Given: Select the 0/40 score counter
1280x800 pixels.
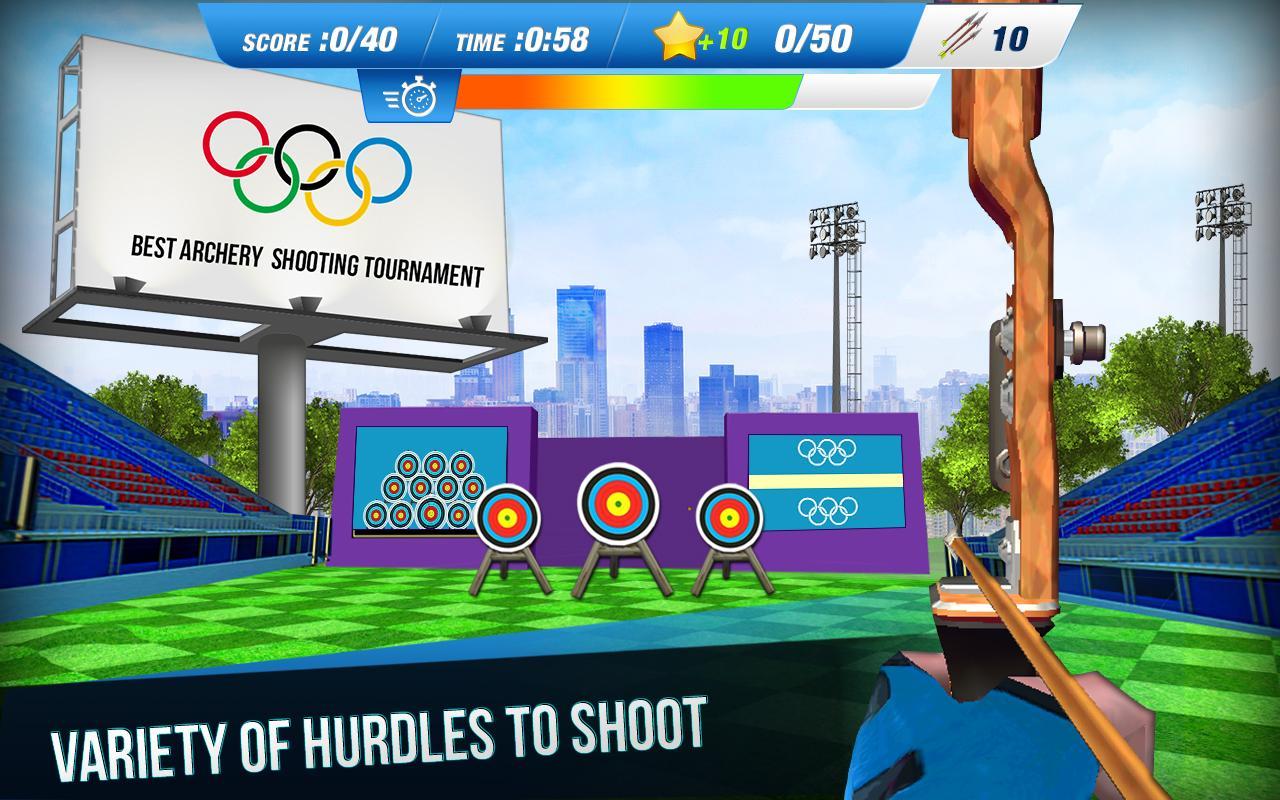Looking at the screenshot, I should 362,39.
